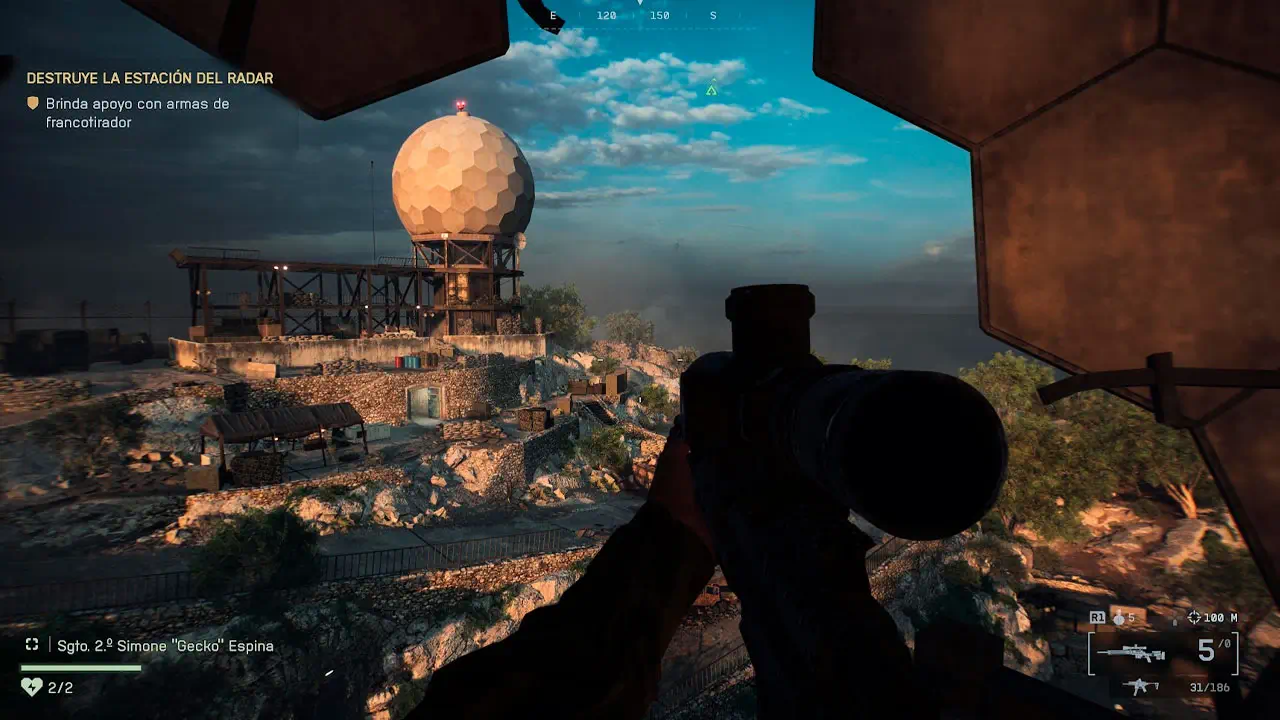
Task: Select the class icon beside Simone "Gecko" Espina
Action: click(32, 645)
